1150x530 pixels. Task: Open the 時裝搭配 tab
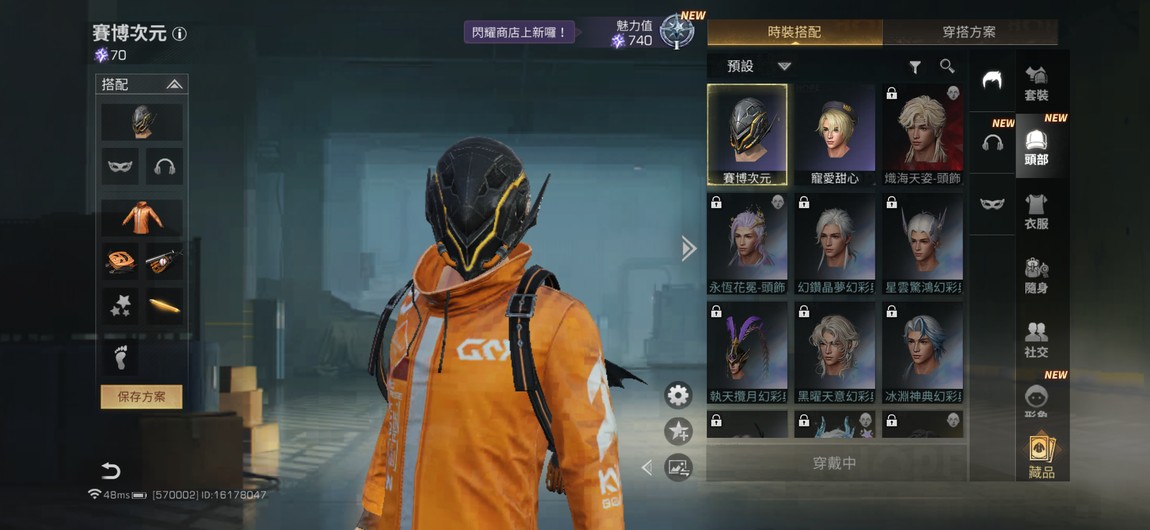[x=794, y=32]
